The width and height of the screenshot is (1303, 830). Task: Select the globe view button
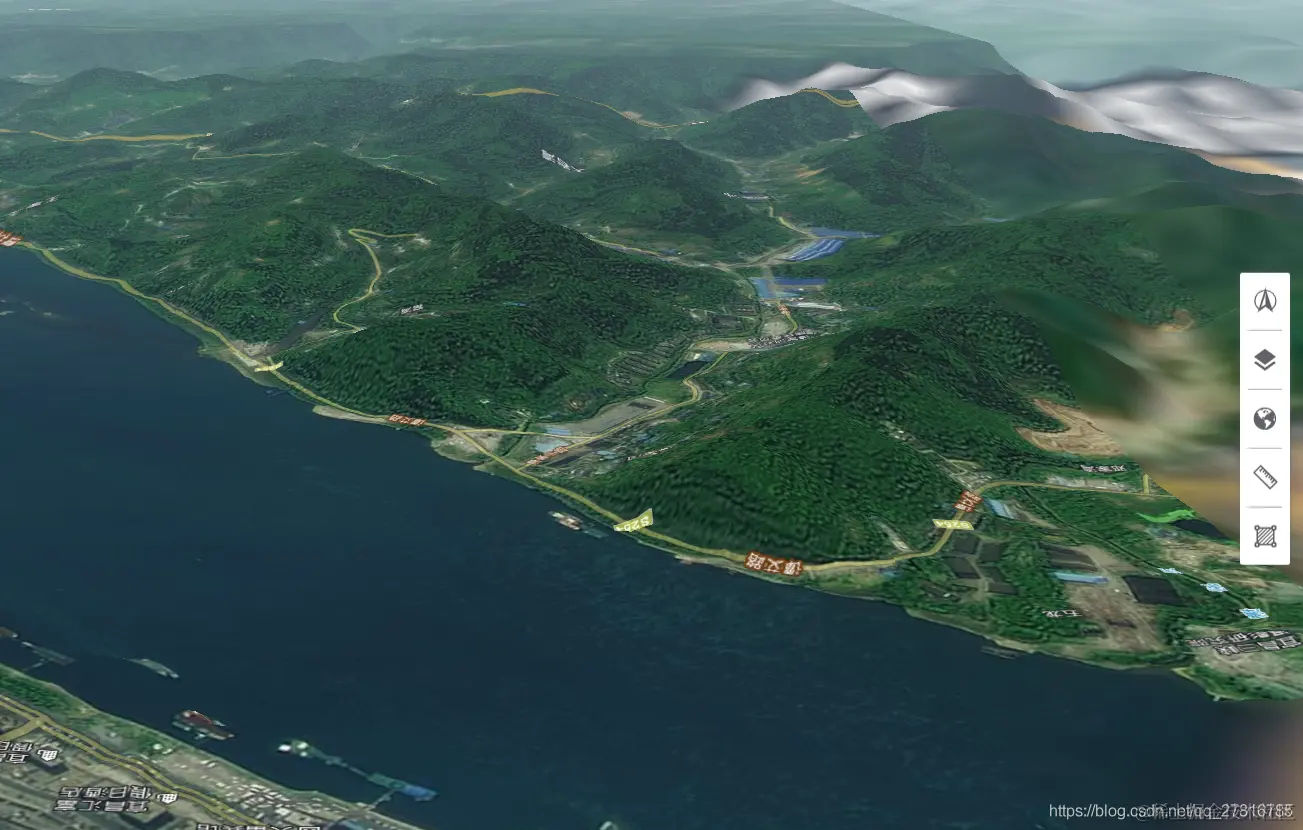(1265, 418)
